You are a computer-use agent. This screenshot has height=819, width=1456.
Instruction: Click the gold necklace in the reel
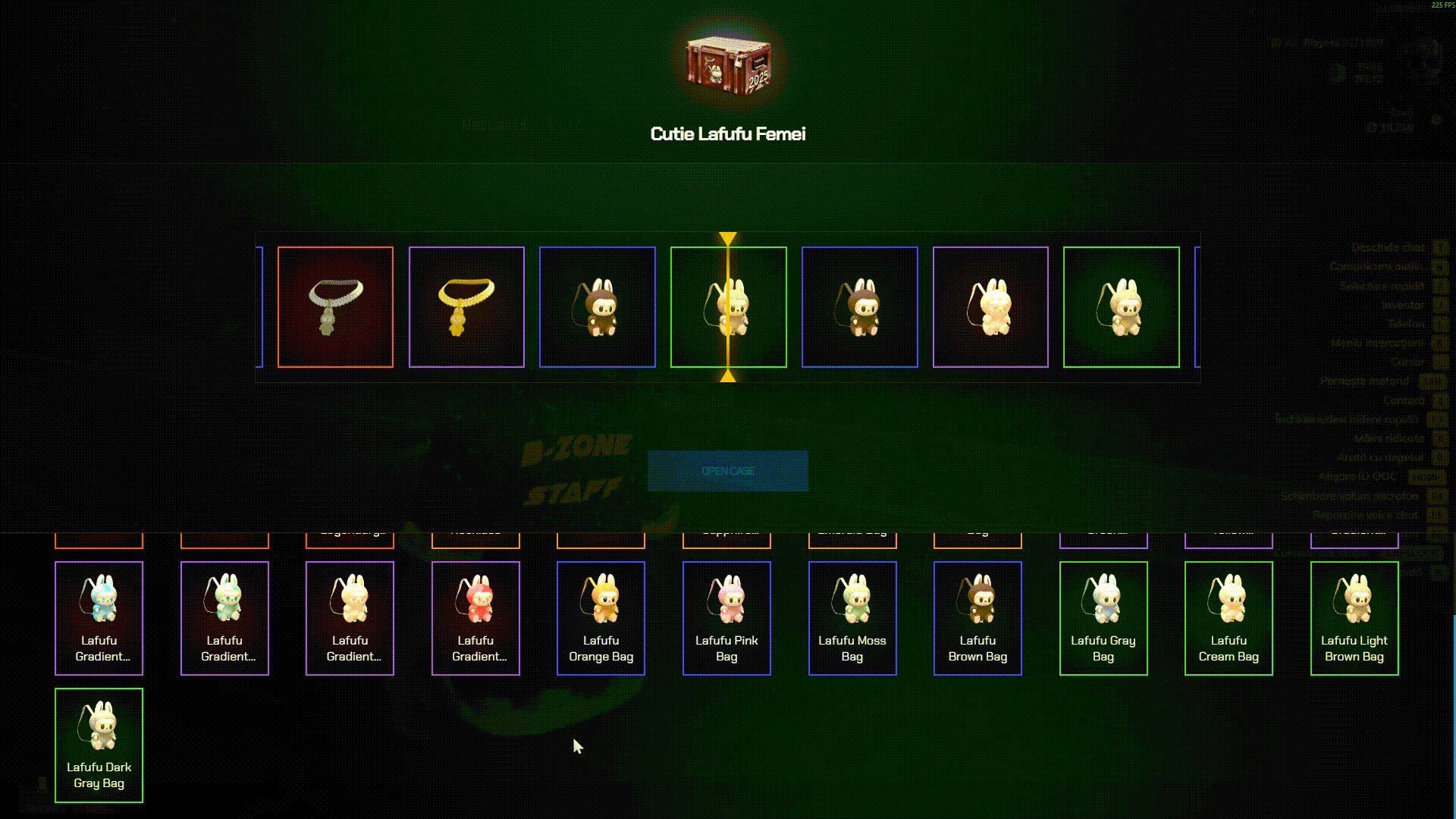click(x=466, y=307)
